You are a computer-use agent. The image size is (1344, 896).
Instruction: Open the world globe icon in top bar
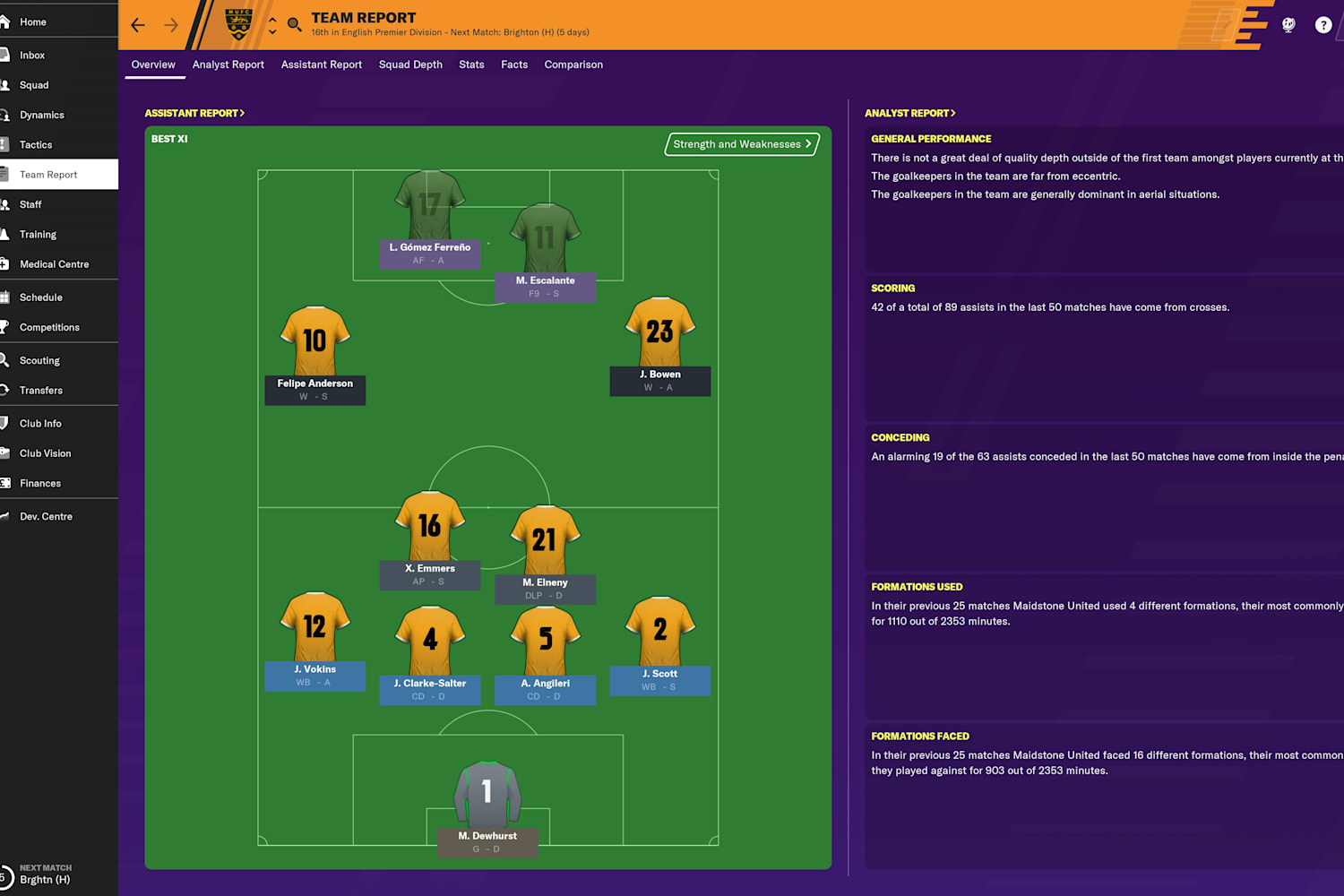[1288, 25]
